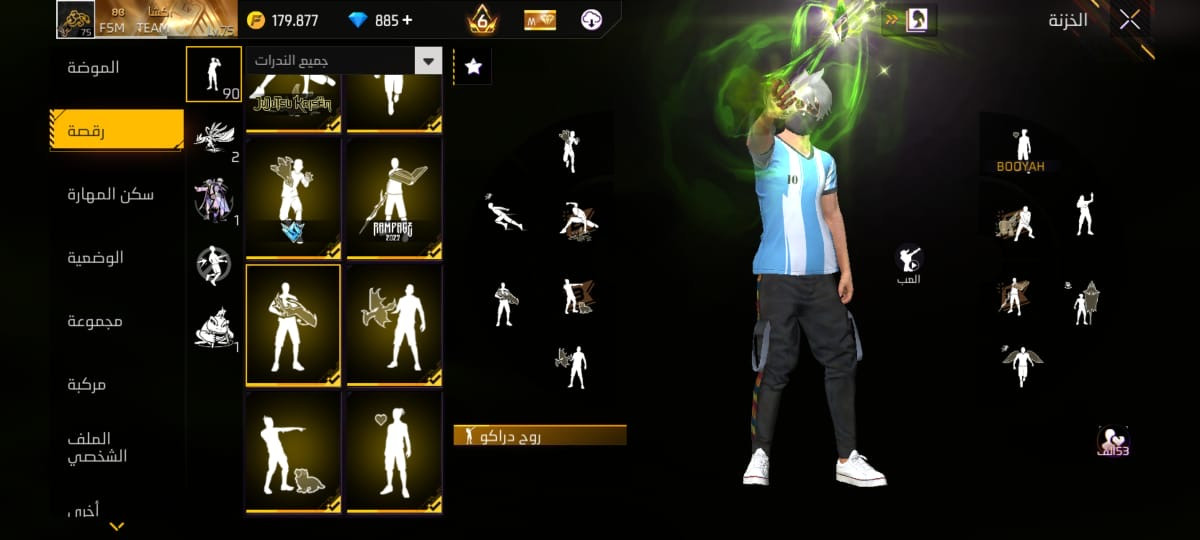1200x540 pixels.
Task: Close the vault screen with the X
Action: (x=1130, y=20)
